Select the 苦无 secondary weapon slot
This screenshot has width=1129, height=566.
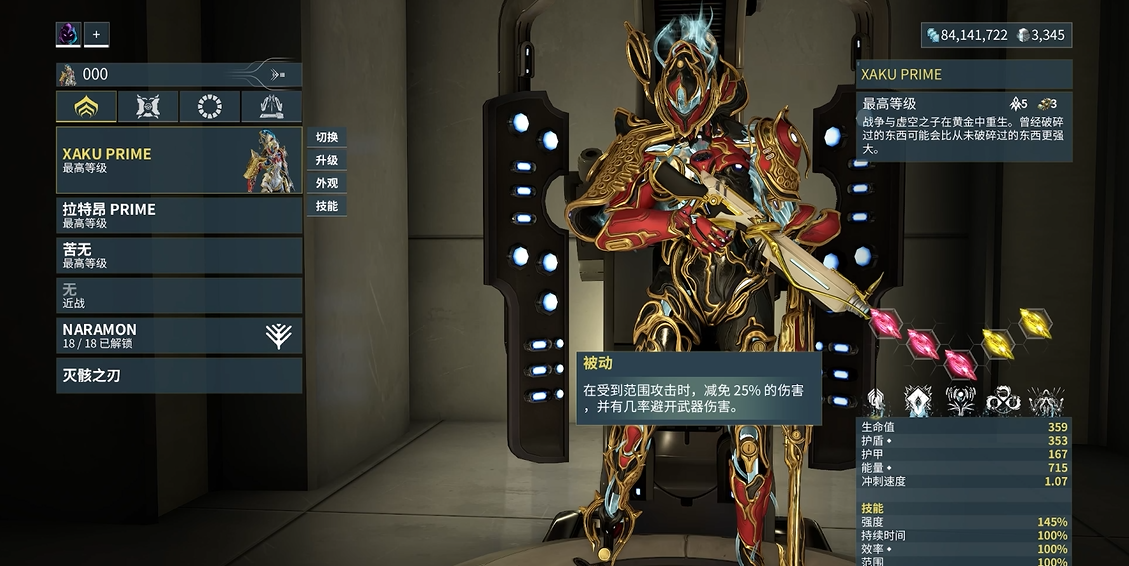click(x=178, y=255)
